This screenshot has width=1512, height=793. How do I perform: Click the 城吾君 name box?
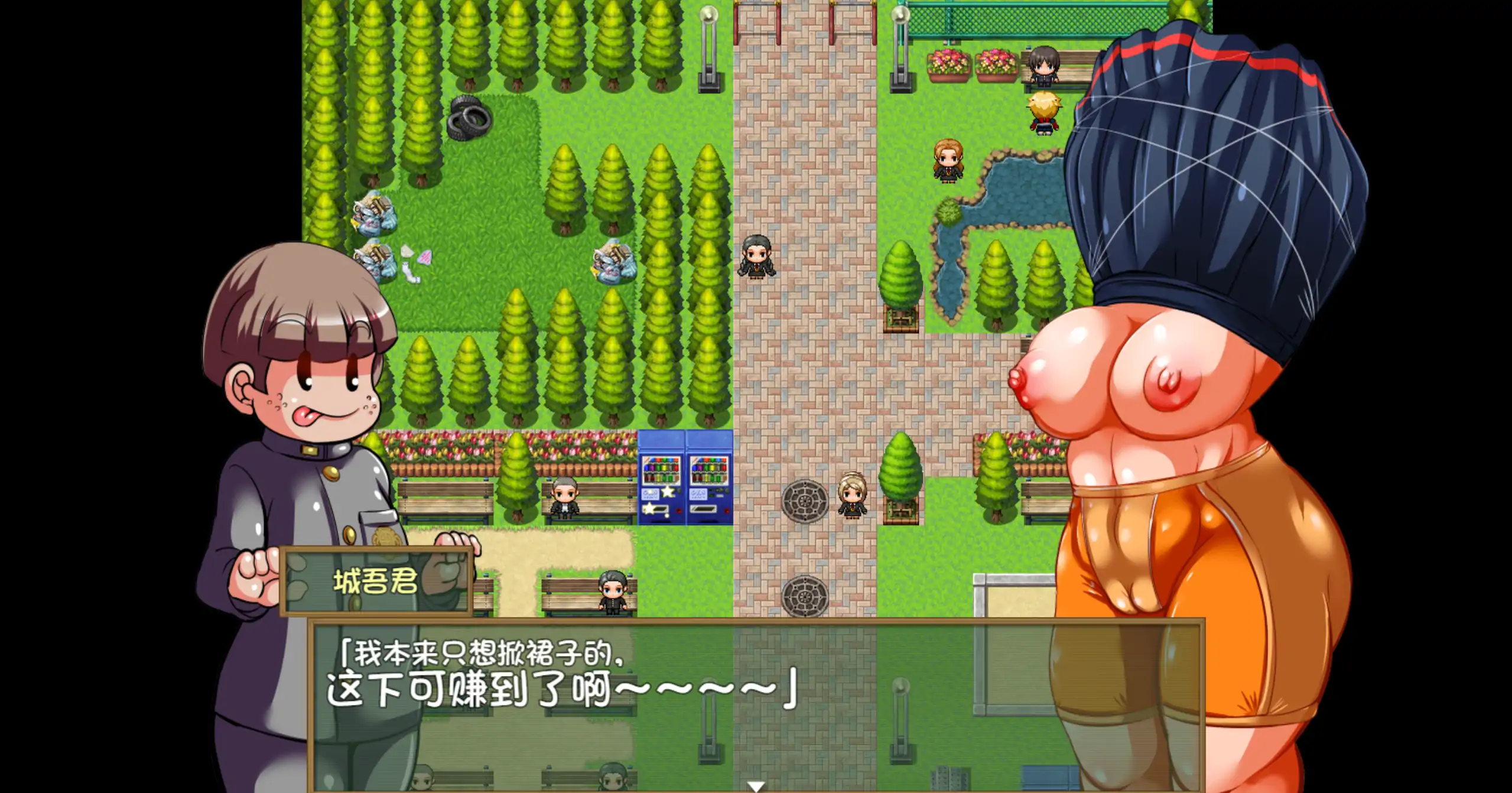coord(376,585)
